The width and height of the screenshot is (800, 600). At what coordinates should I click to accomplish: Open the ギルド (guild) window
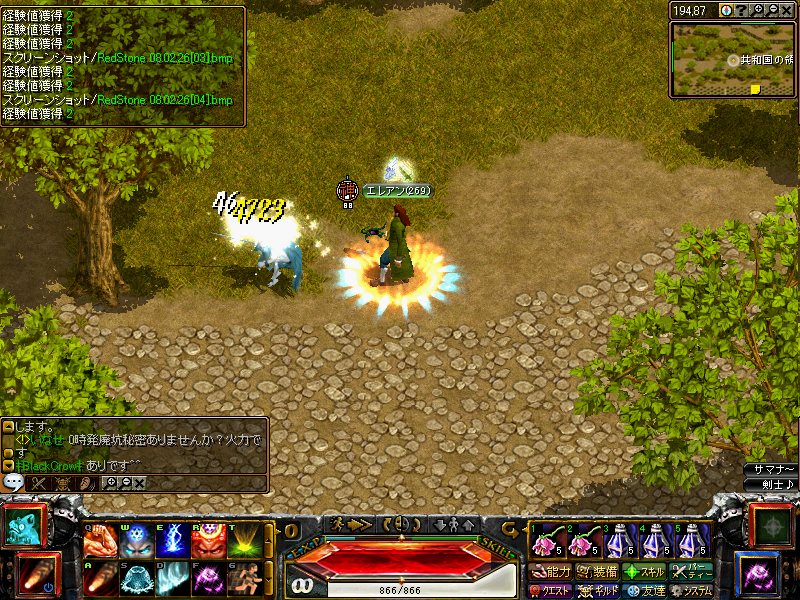598,591
